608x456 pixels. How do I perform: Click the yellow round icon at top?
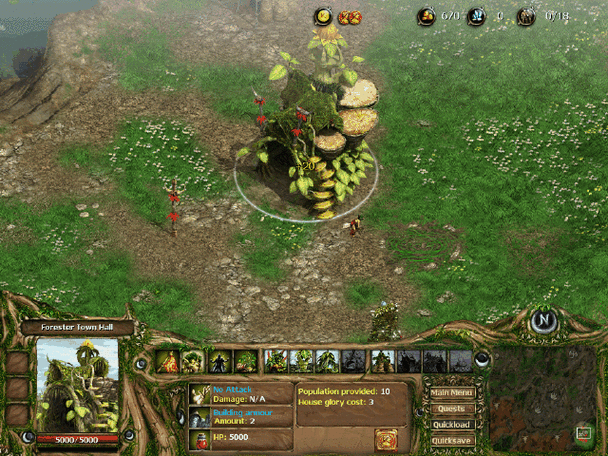323,16
